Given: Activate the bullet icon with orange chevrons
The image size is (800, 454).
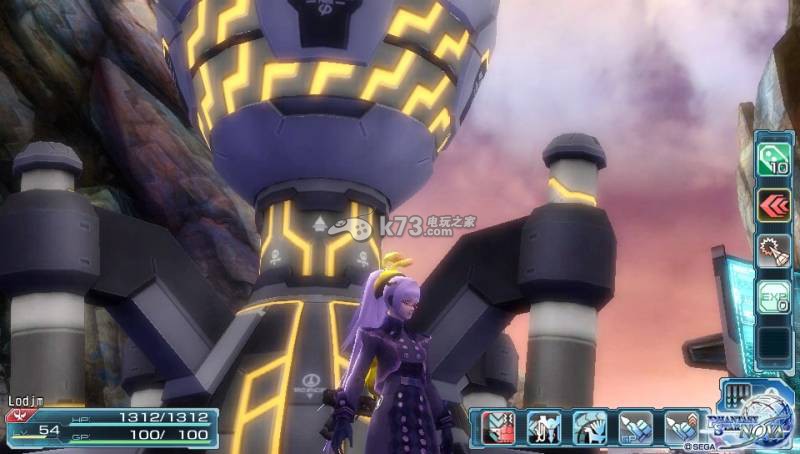Looking at the screenshot, I should pyautogui.click(x=681, y=427).
